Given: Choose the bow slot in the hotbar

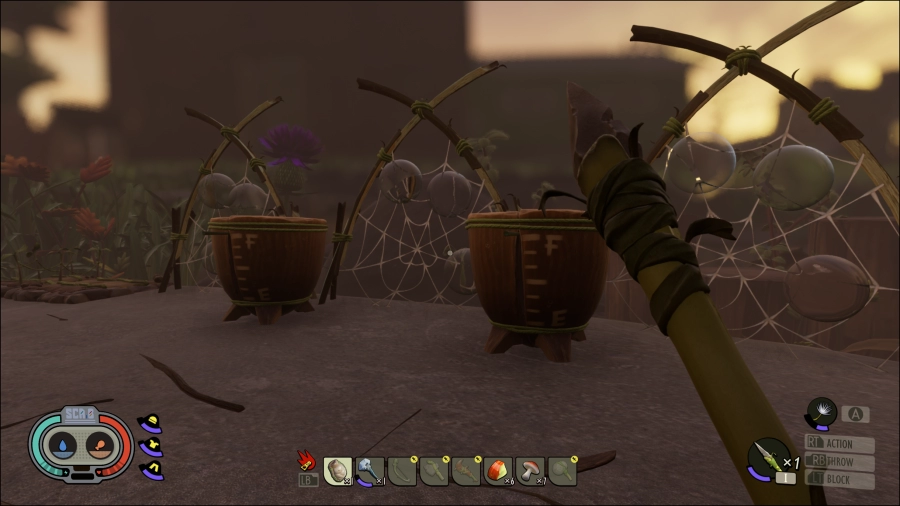Looking at the screenshot, I should point(402,469).
